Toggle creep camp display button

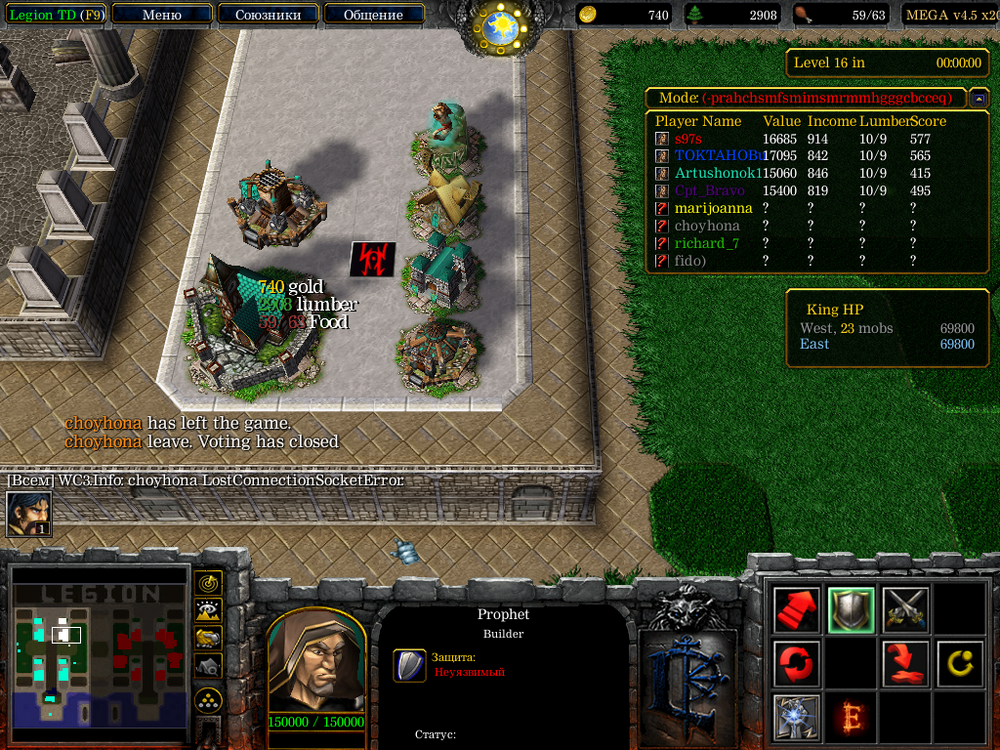pyautogui.click(x=208, y=664)
